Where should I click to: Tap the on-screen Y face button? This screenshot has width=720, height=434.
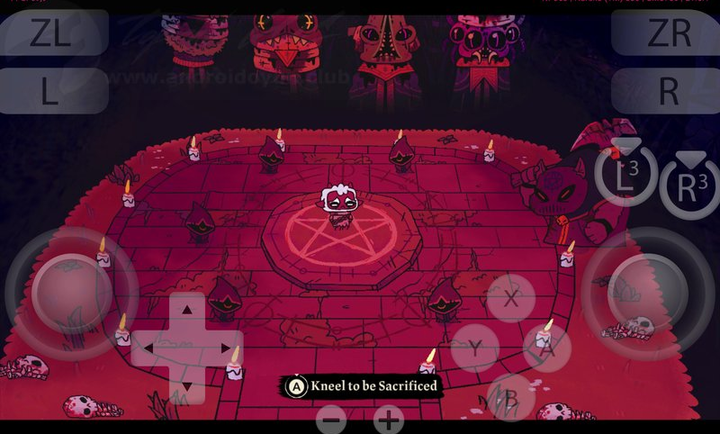coord(476,348)
